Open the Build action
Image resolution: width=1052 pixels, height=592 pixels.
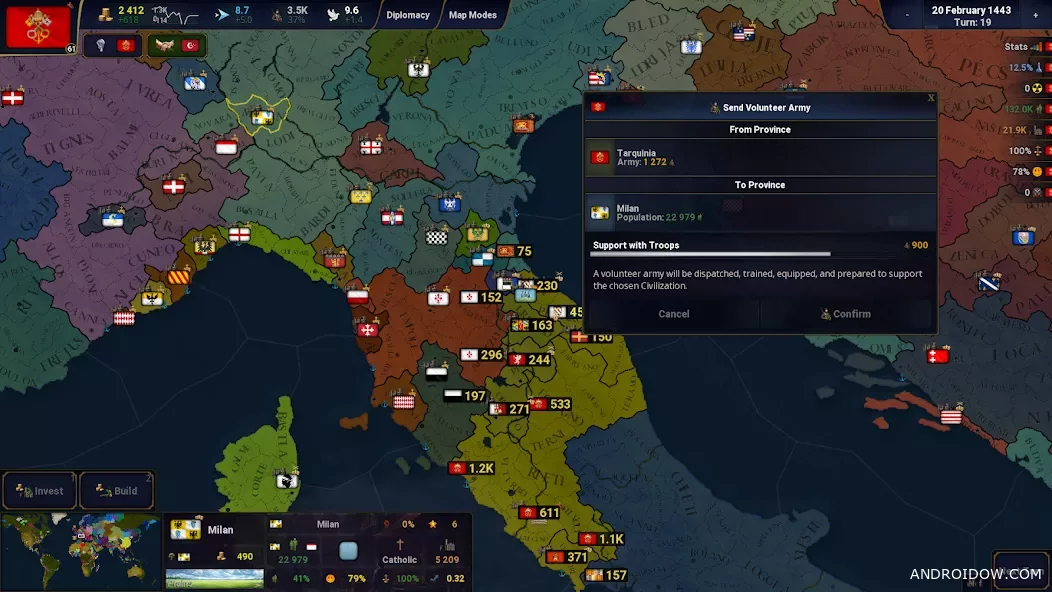tap(117, 491)
